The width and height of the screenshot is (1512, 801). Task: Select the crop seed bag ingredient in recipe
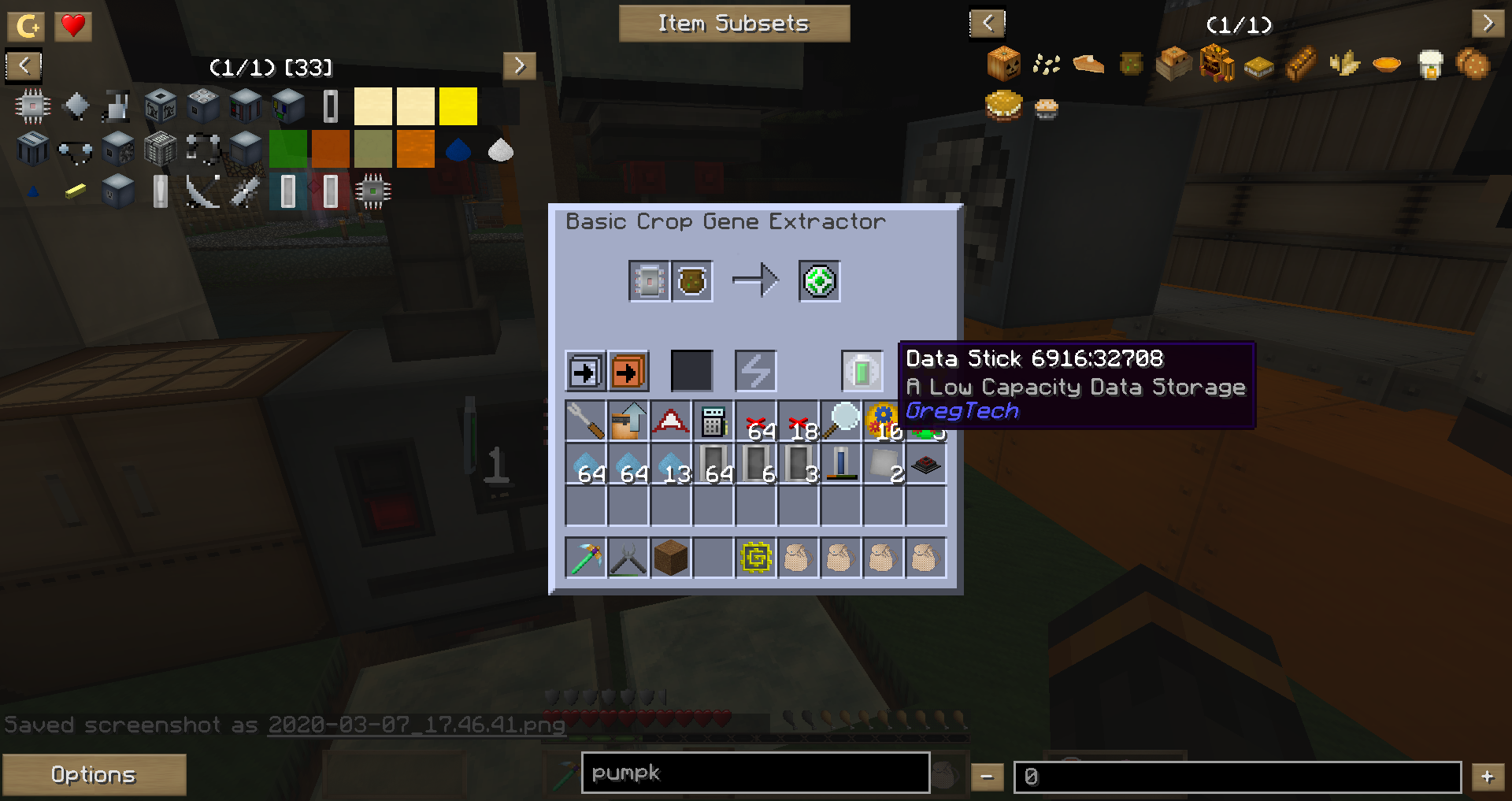pyautogui.click(x=691, y=281)
